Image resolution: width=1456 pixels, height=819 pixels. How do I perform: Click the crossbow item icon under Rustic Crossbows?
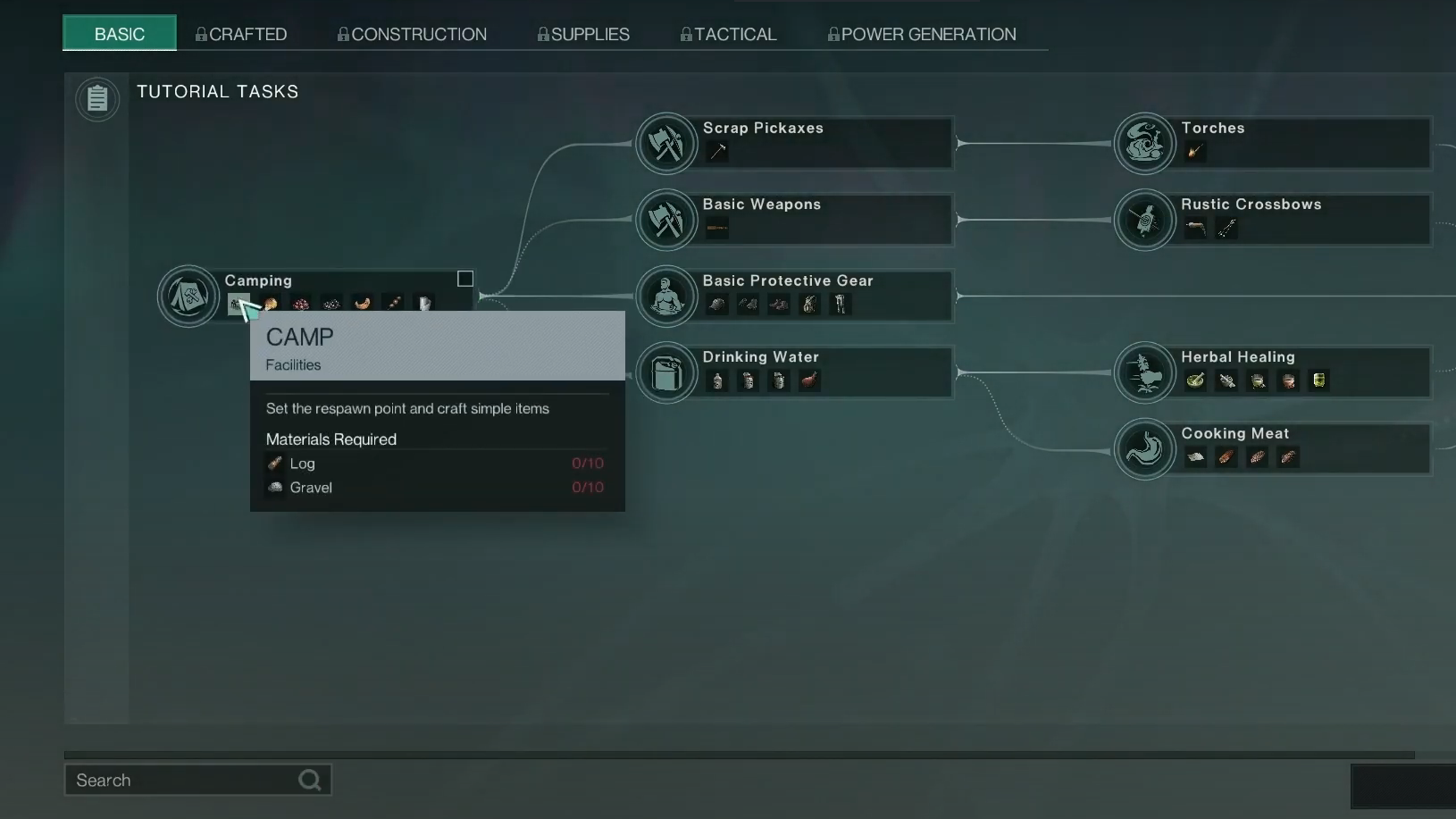(x=1195, y=229)
